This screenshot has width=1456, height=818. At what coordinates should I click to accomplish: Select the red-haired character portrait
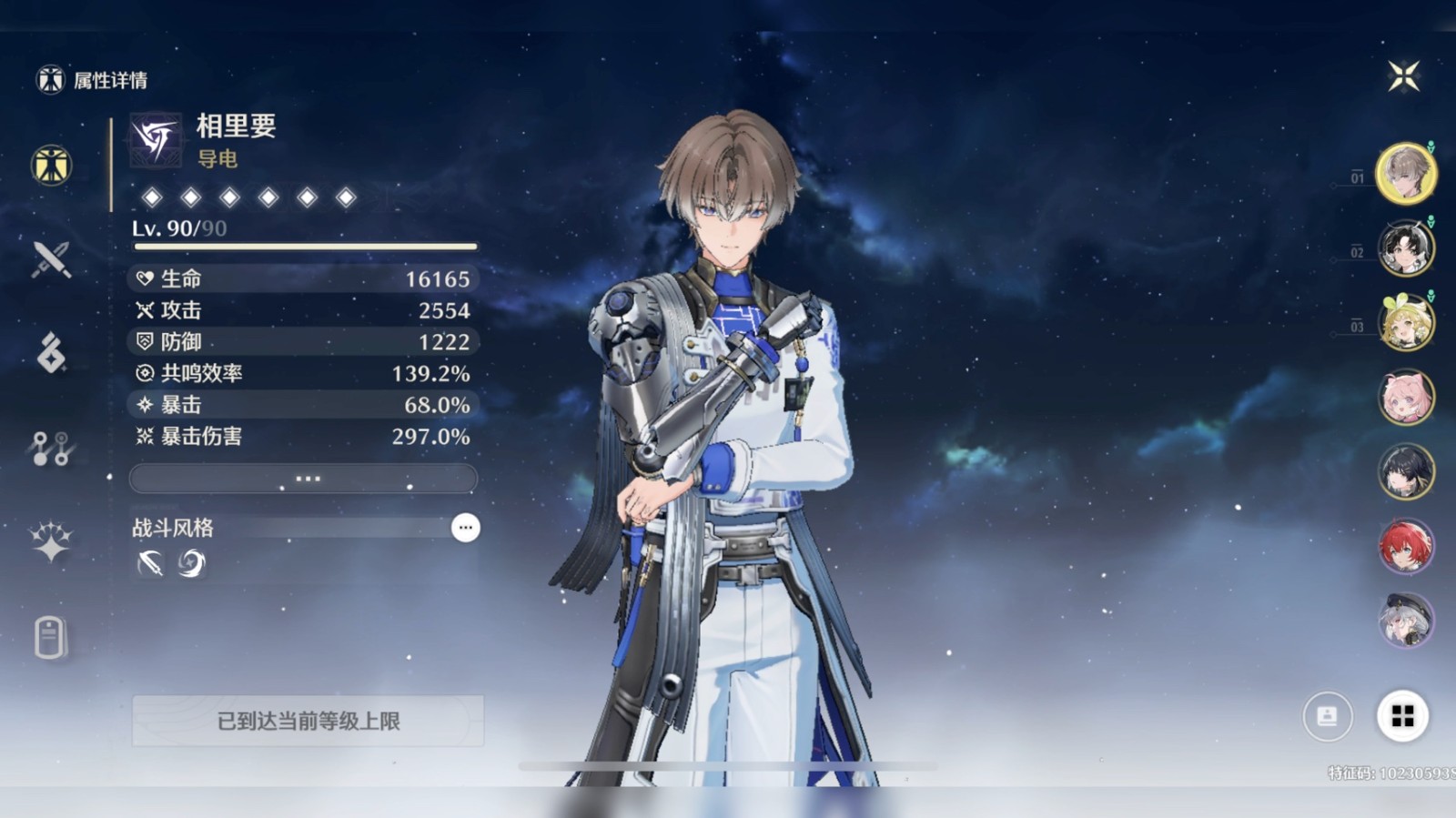pos(1405,547)
